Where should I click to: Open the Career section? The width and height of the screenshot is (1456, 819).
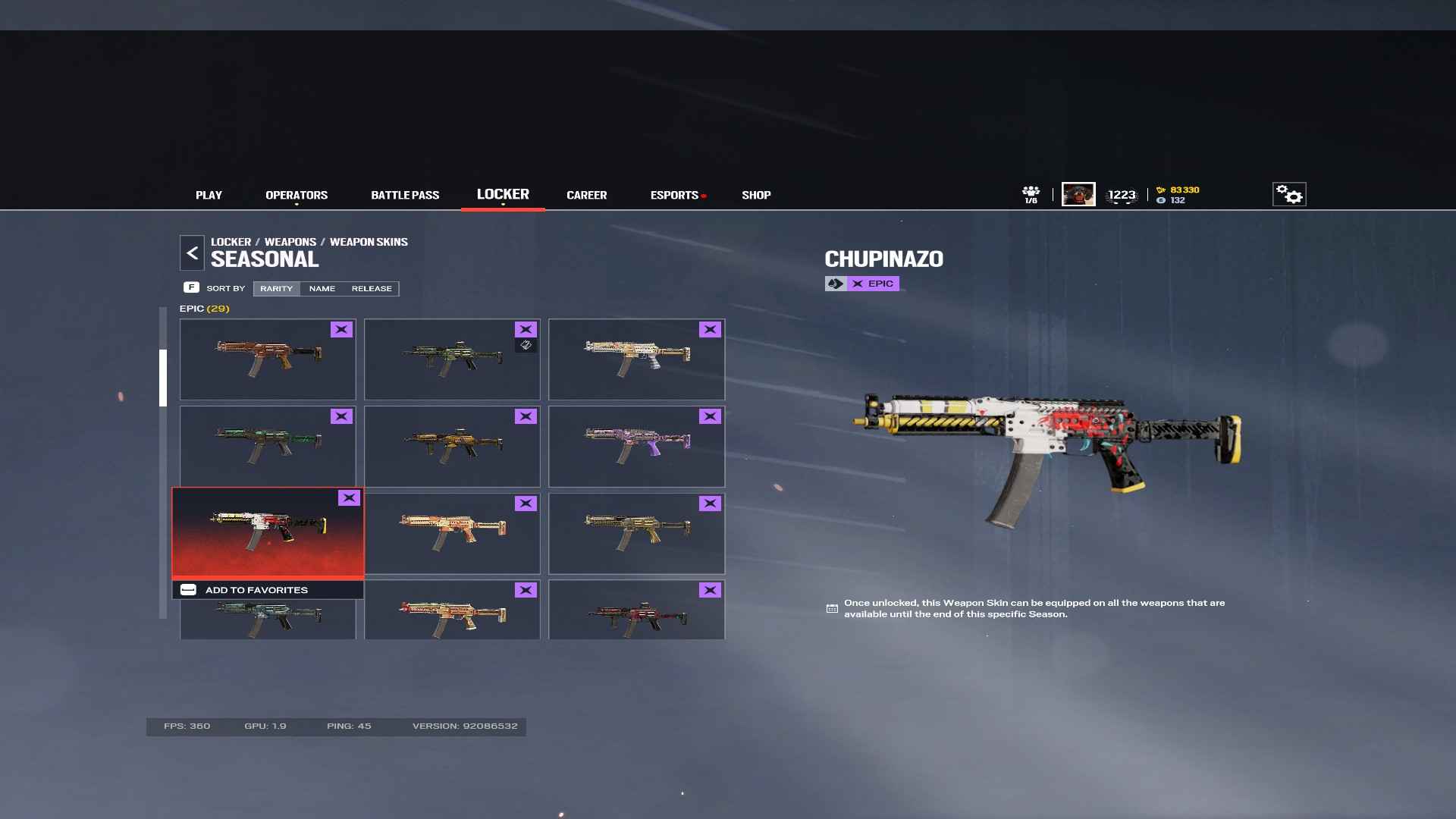pyautogui.click(x=586, y=196)
